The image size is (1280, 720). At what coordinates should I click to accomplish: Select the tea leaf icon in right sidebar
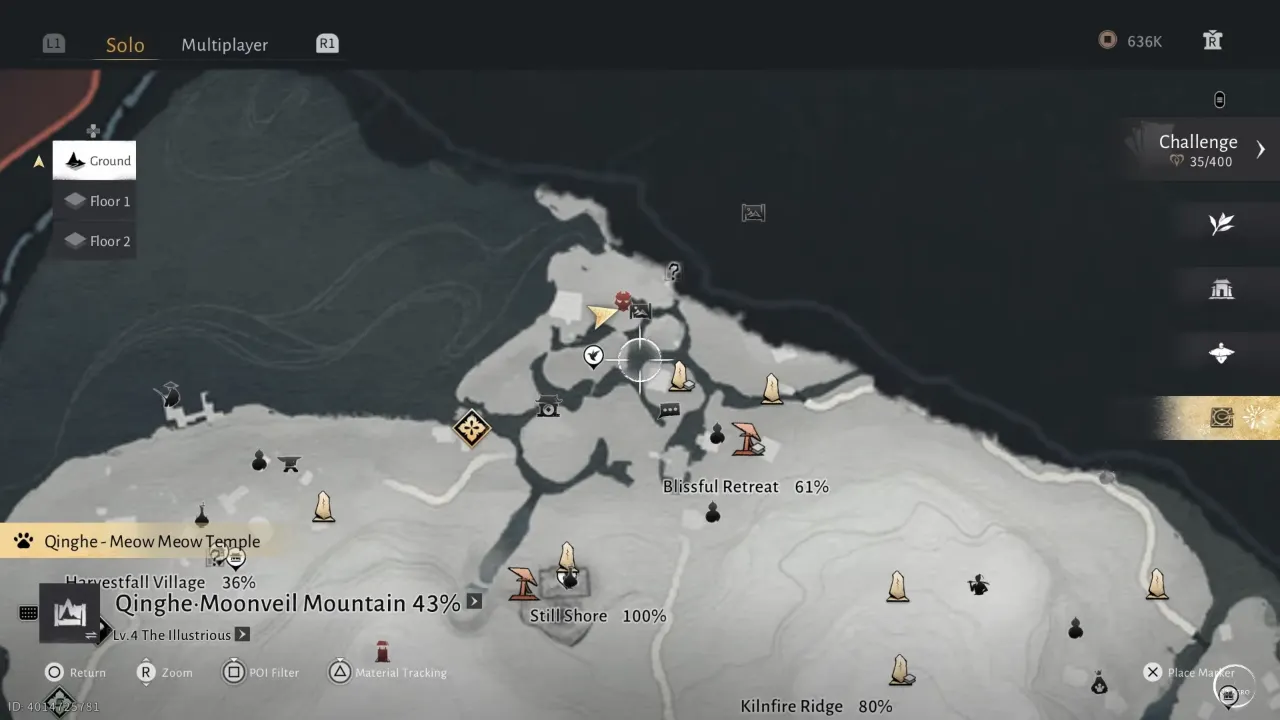[x=1221, y=224]
